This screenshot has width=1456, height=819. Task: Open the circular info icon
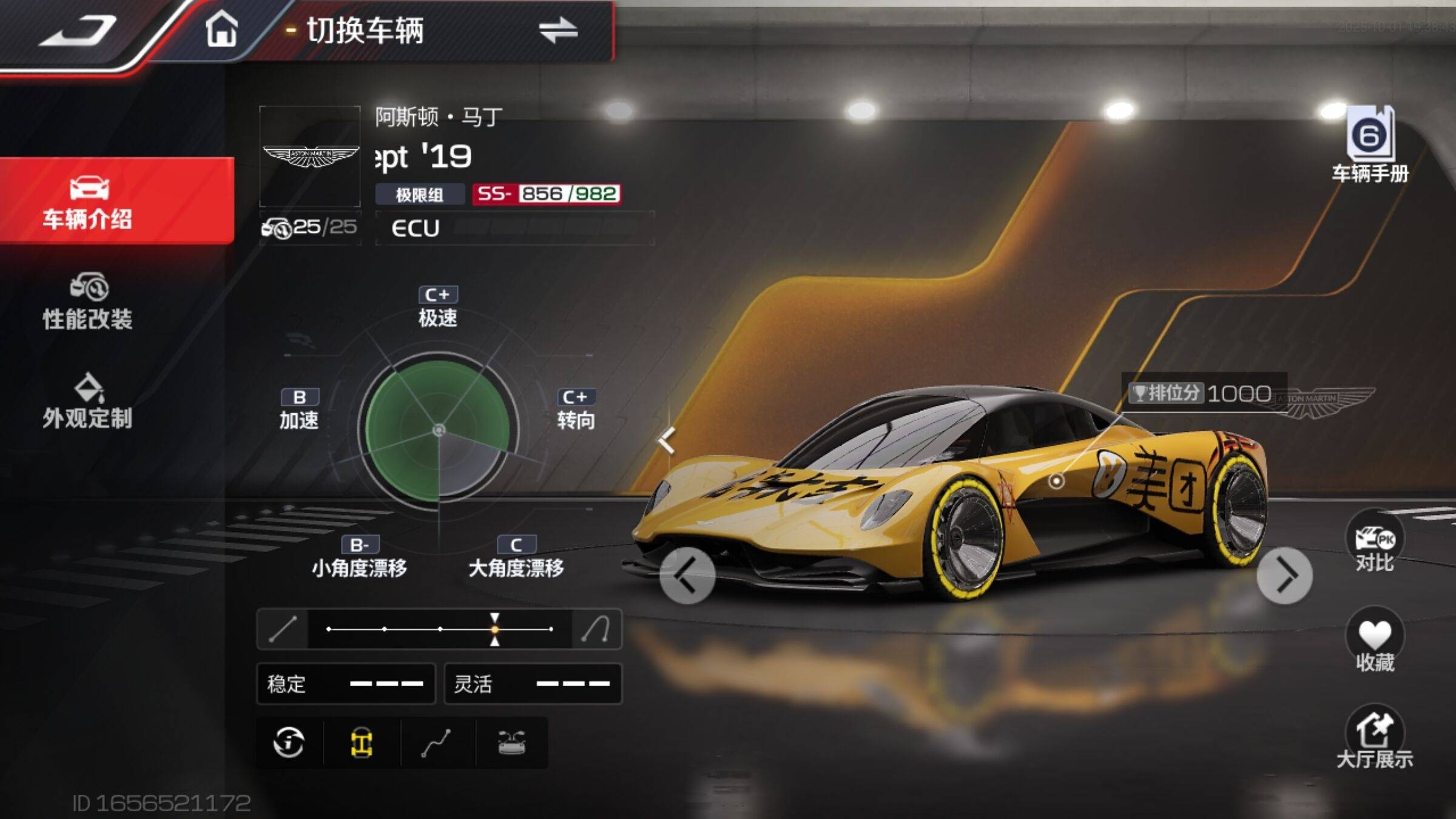pyautogui.click(x=289, y=743)
